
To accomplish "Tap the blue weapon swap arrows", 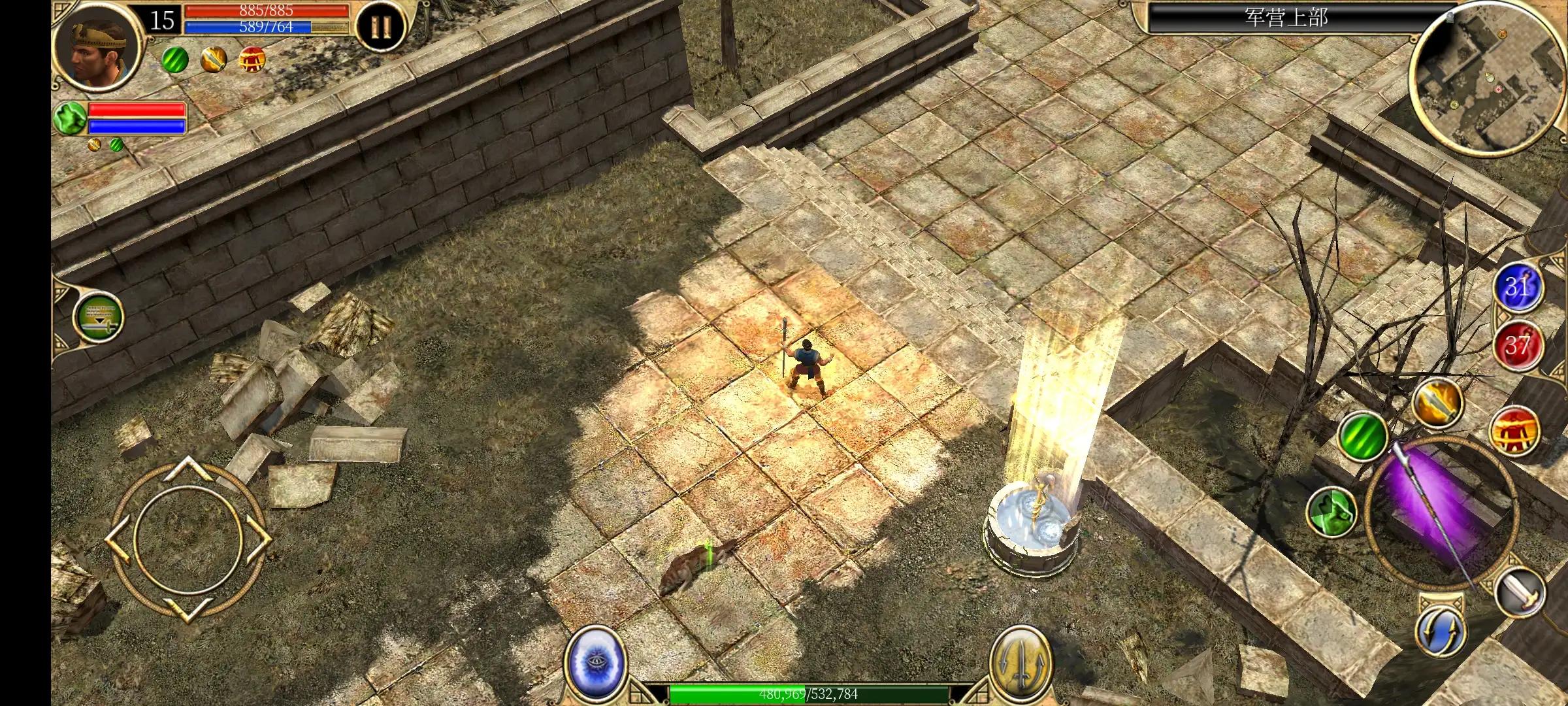I will (x=1441, y=629).
